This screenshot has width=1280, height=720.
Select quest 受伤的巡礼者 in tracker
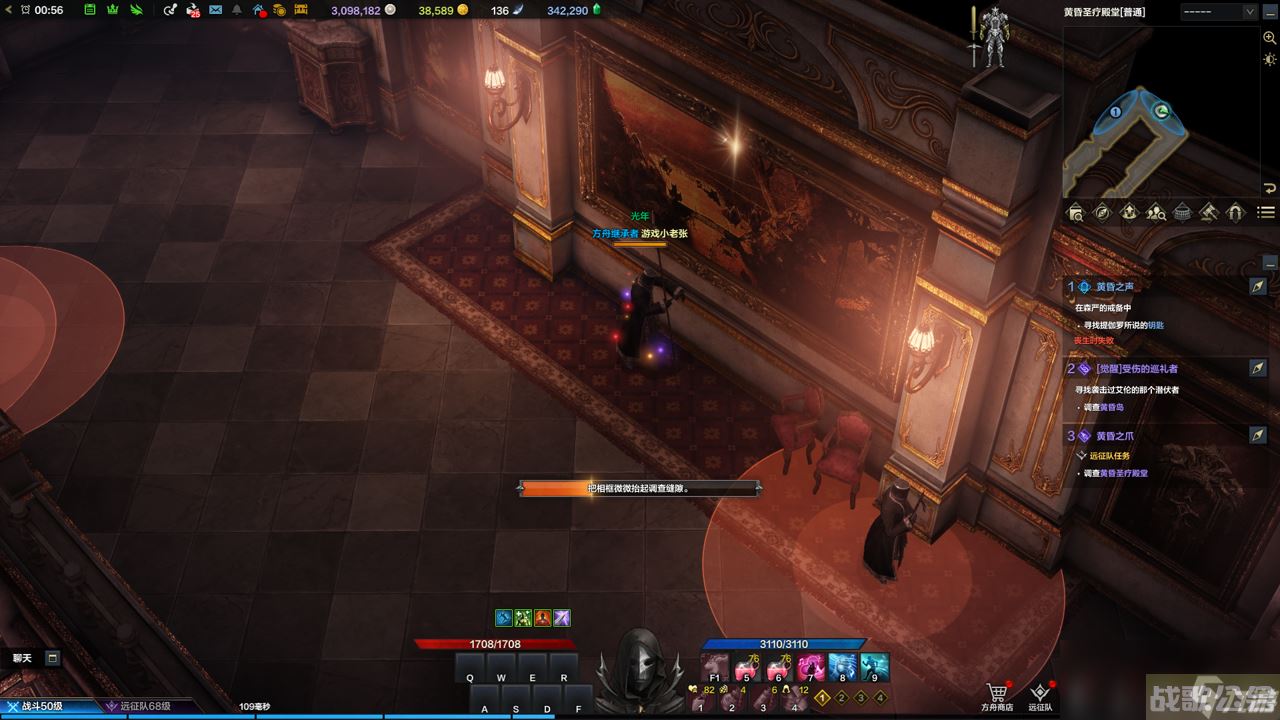[x=1136, y=369]
